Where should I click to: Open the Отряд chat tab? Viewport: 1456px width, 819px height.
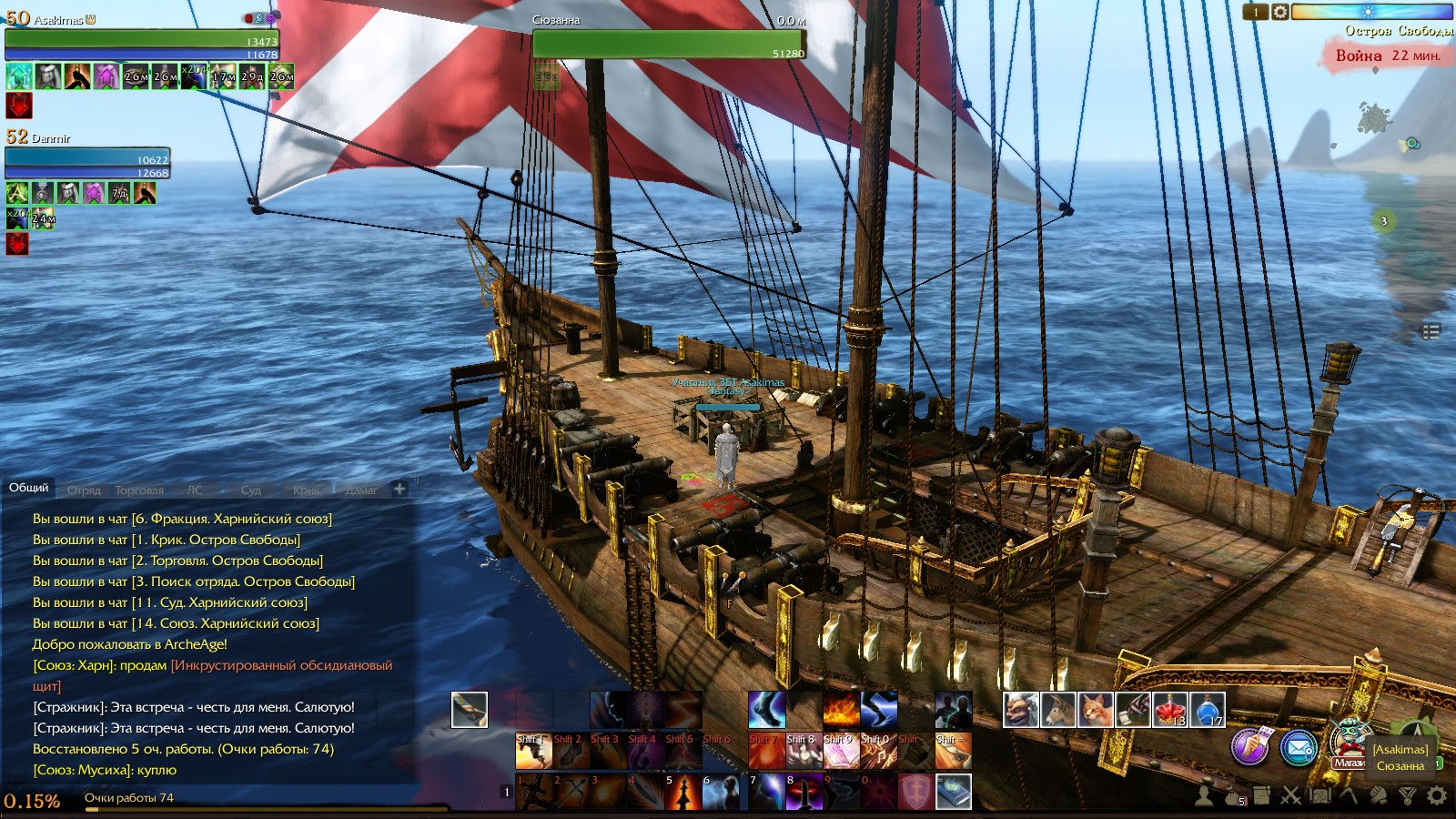pyautogui.click(x=84, y=490)
